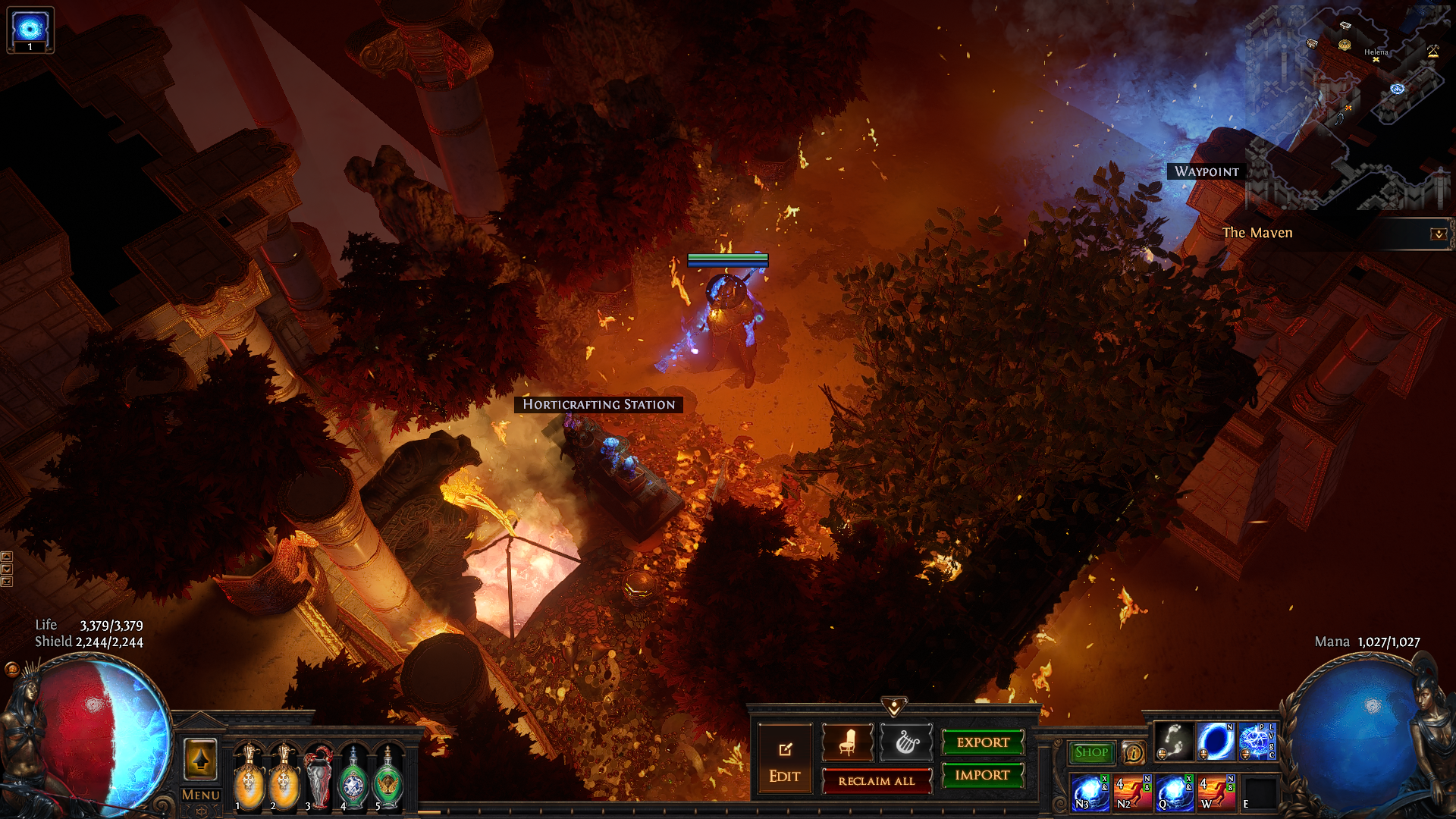Viewport: 1456px width, 819px height.
Task: Import a hideout layout
Action: pos(983,775)
